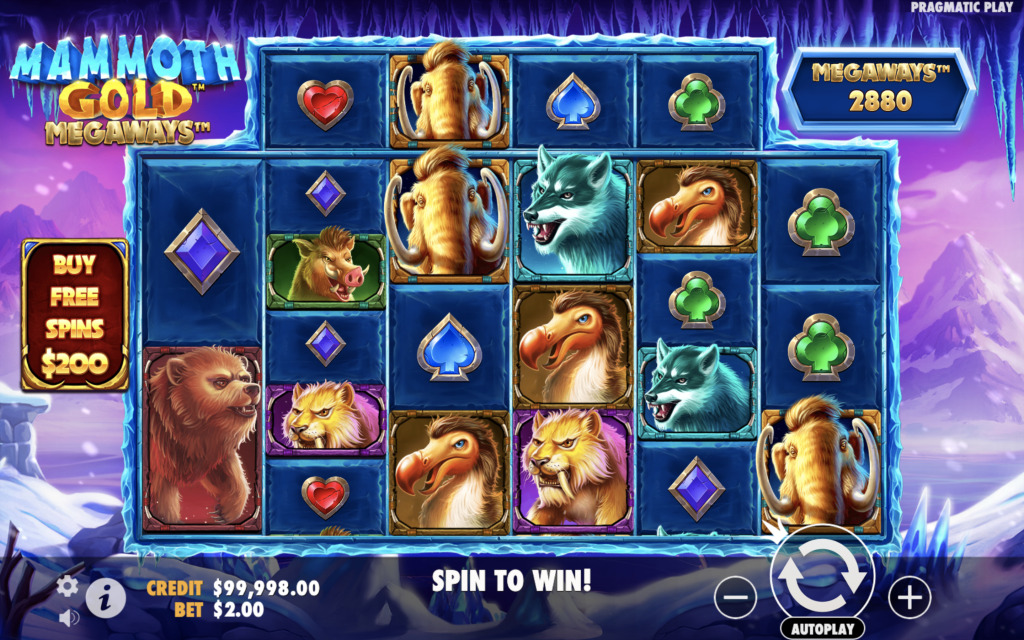Image resolution: width=1024 pixels, height=640 pixels.
Task: Open the Autoplay options
Action: click(822, 631)
